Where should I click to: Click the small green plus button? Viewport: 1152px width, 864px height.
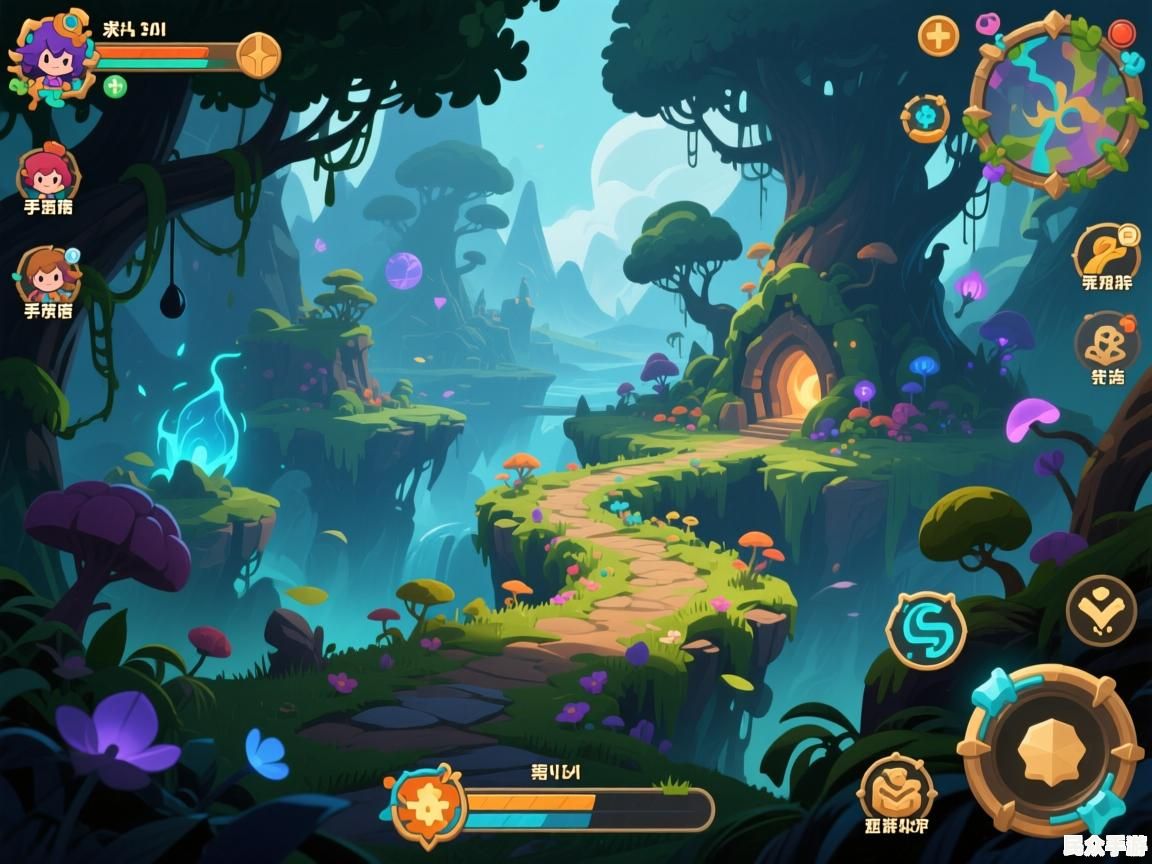pyautogui.click(x=115, y=86)
